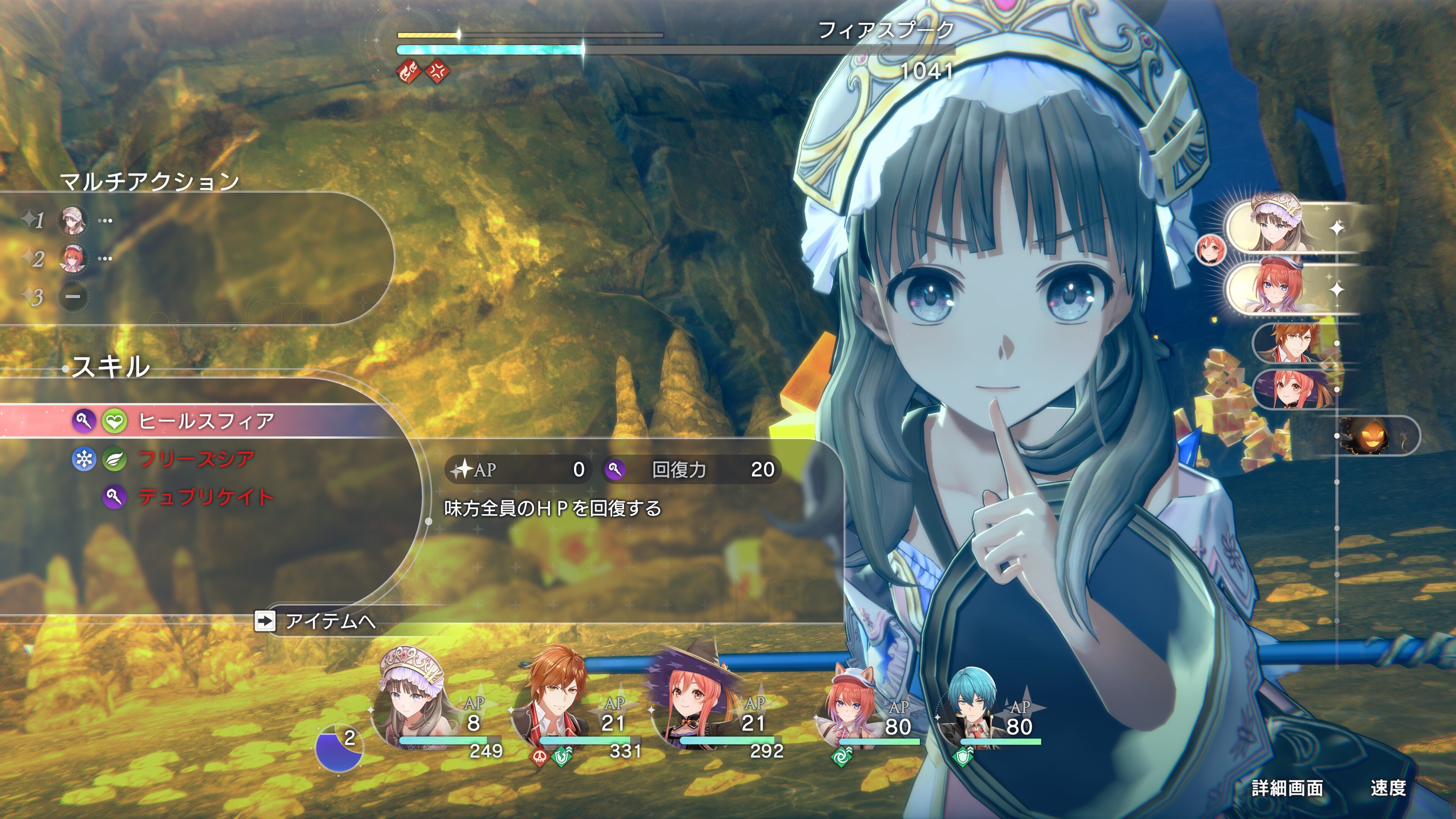Change the battle 速度 speed setting

coord(1388,788)
